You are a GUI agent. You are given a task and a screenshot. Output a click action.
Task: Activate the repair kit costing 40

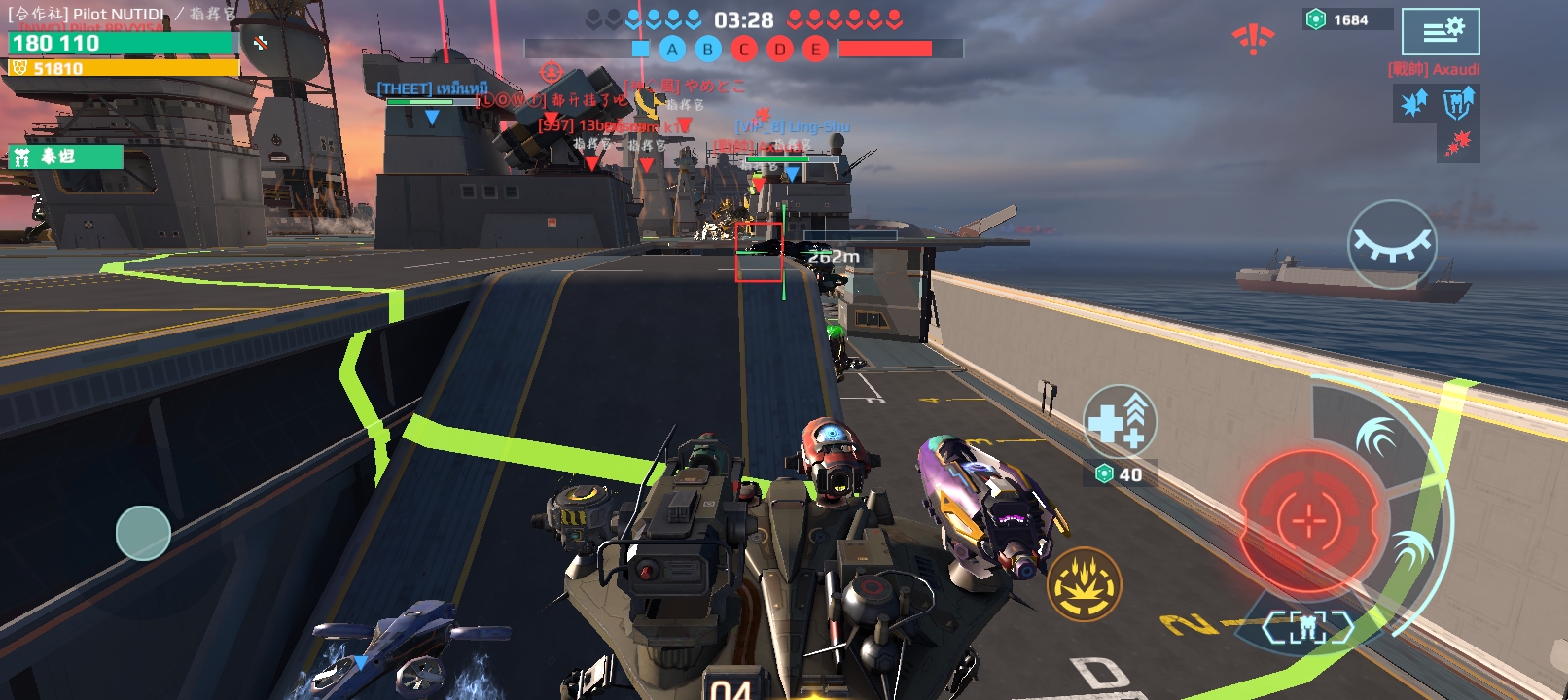click(x=1120, y=421)
